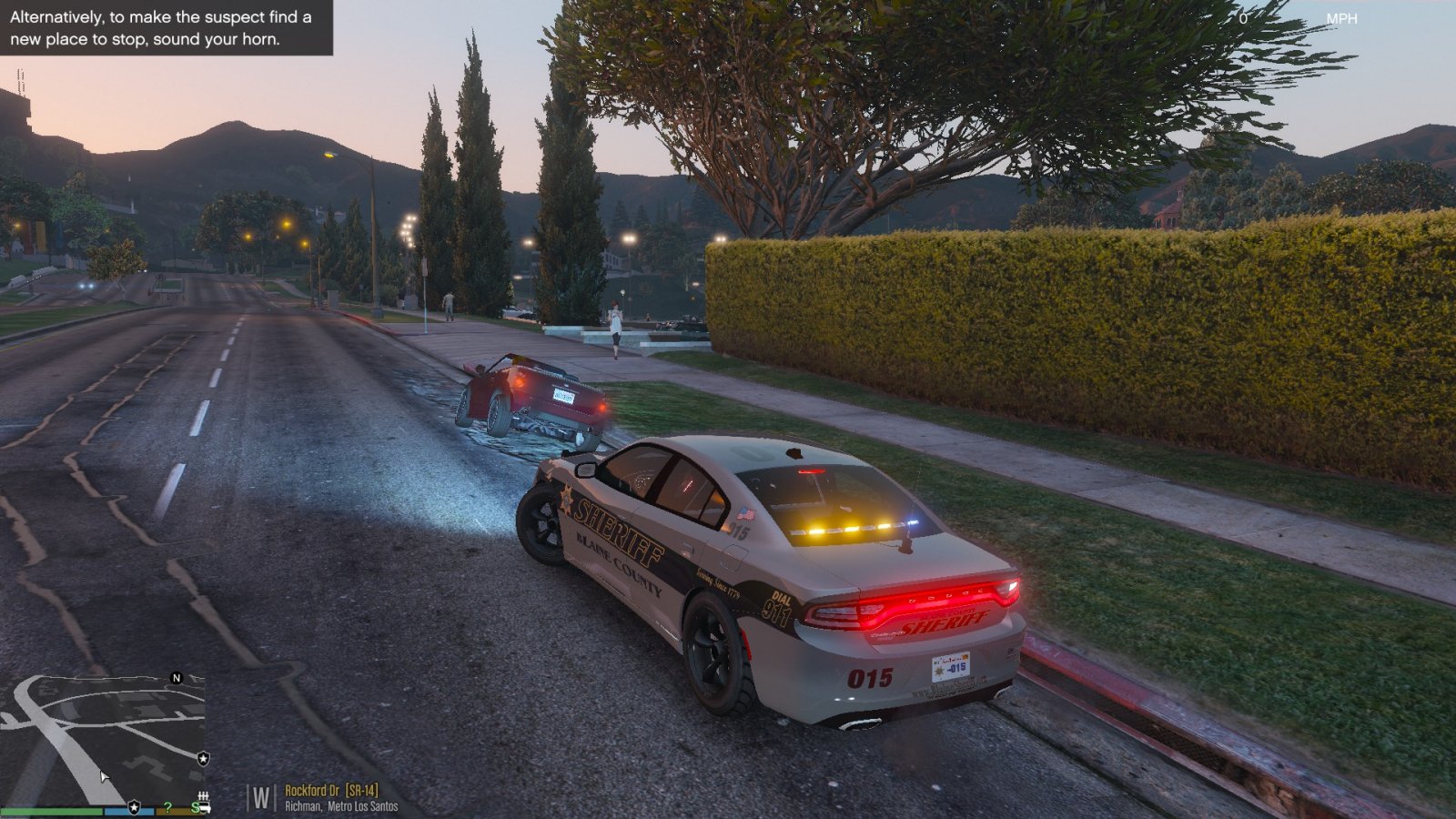This screenshot has width=1456, height=819.
Task: Click the green question mark blip
Action: point(167,807)
